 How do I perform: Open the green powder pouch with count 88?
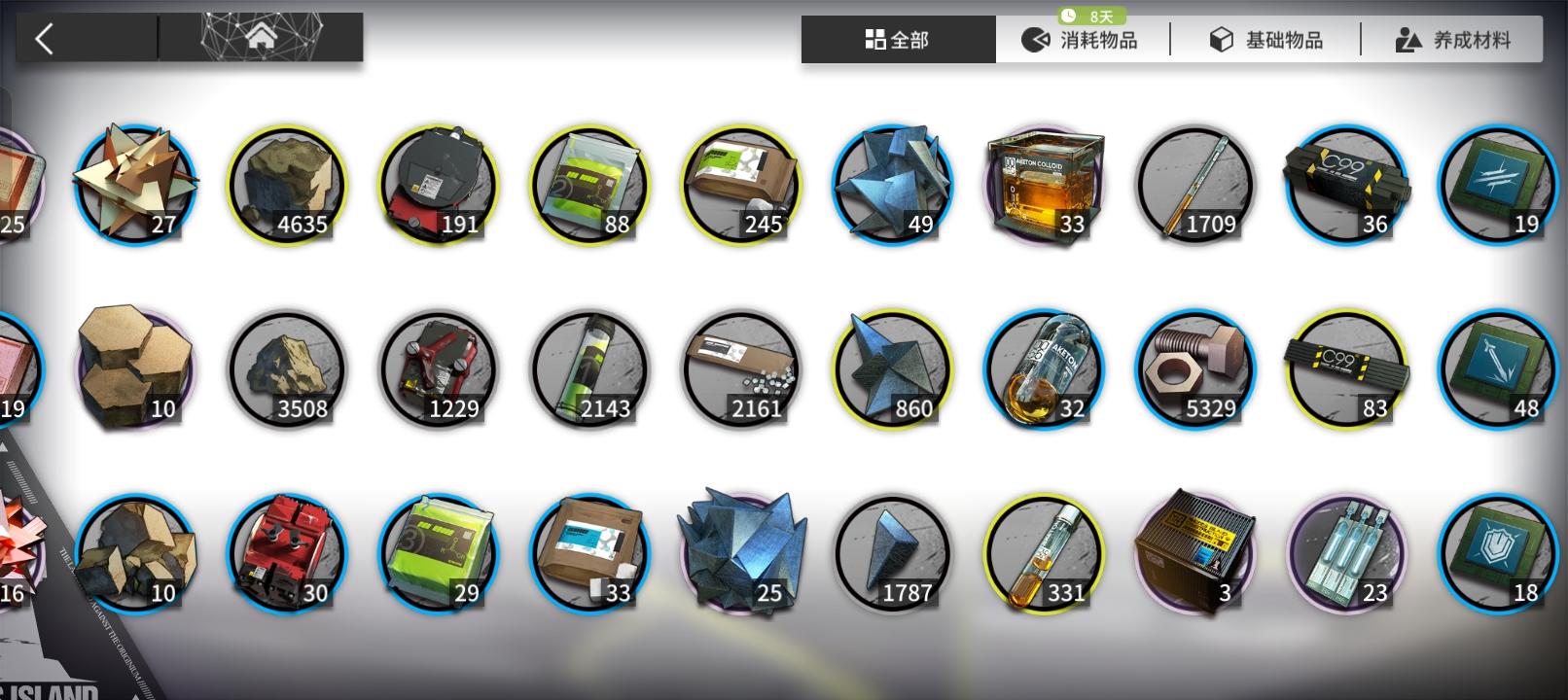pos(590,185)
